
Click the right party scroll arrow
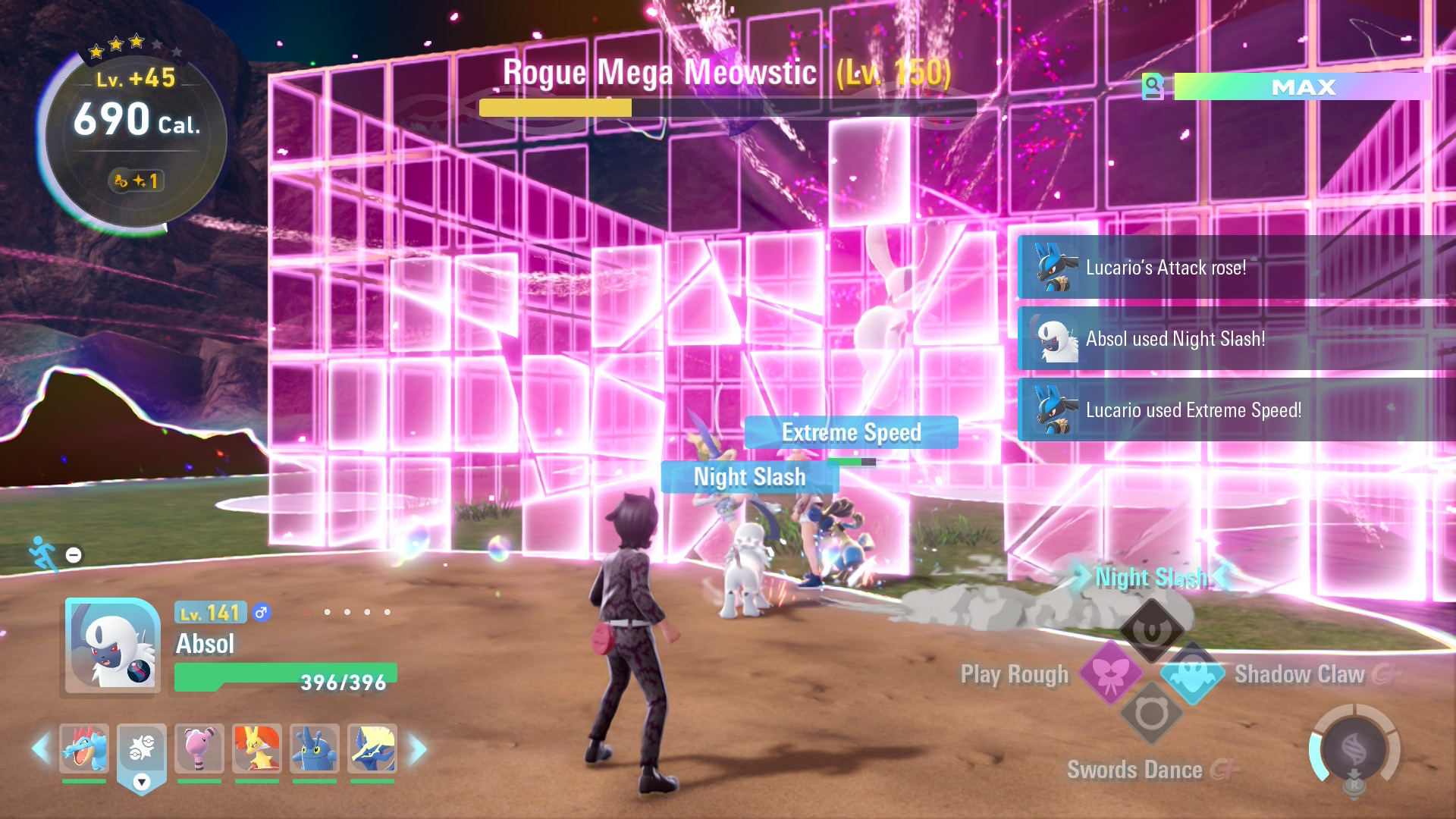point(418,749)
